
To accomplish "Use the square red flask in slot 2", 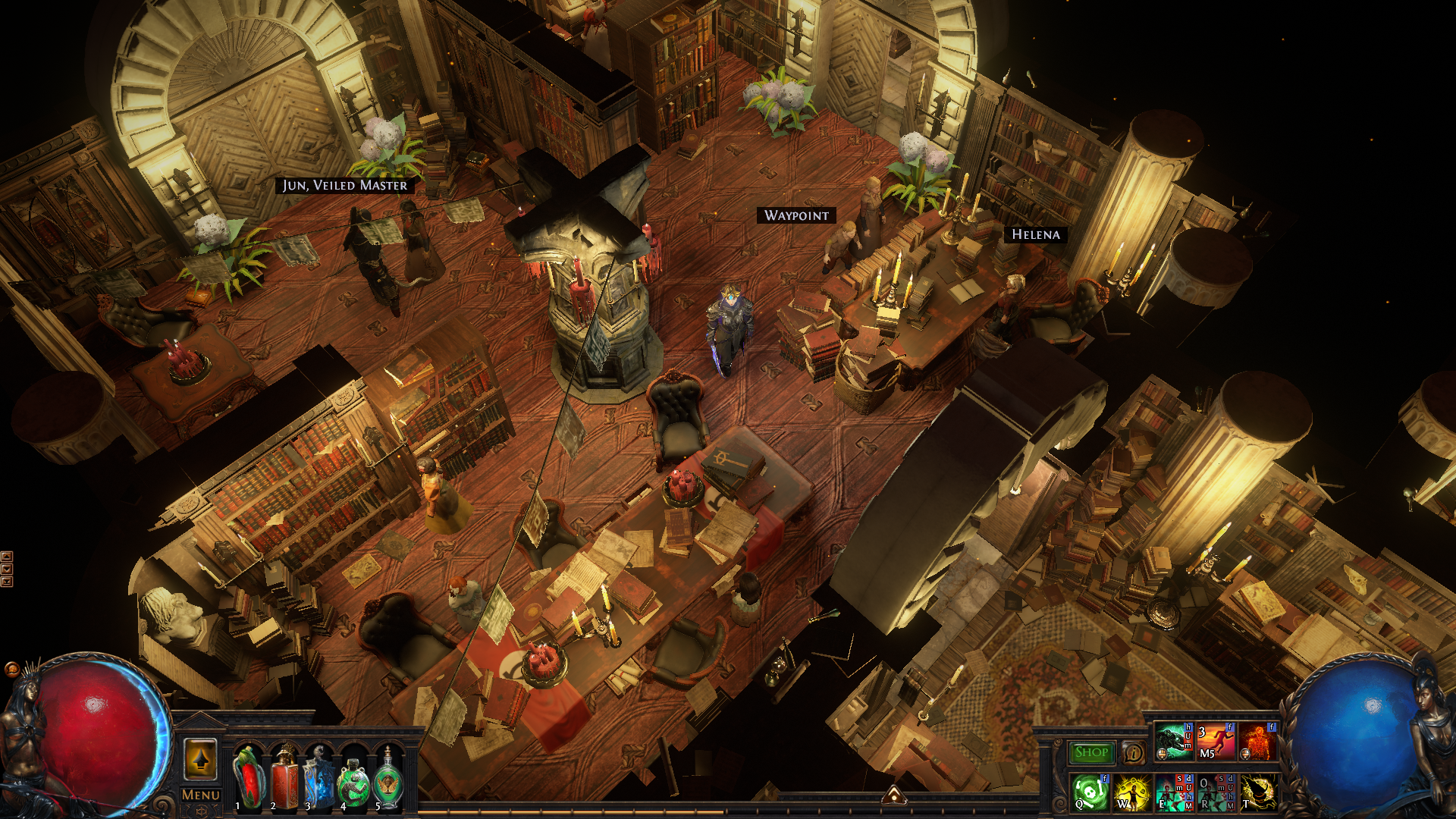I will 284,777.
